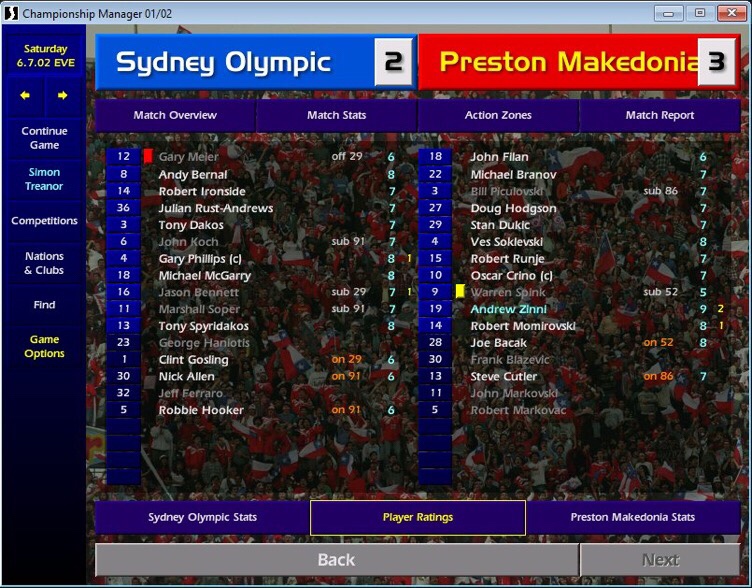Click the Continue Game button
This screenshot has width=752, height=588.
tap(44, 138)
